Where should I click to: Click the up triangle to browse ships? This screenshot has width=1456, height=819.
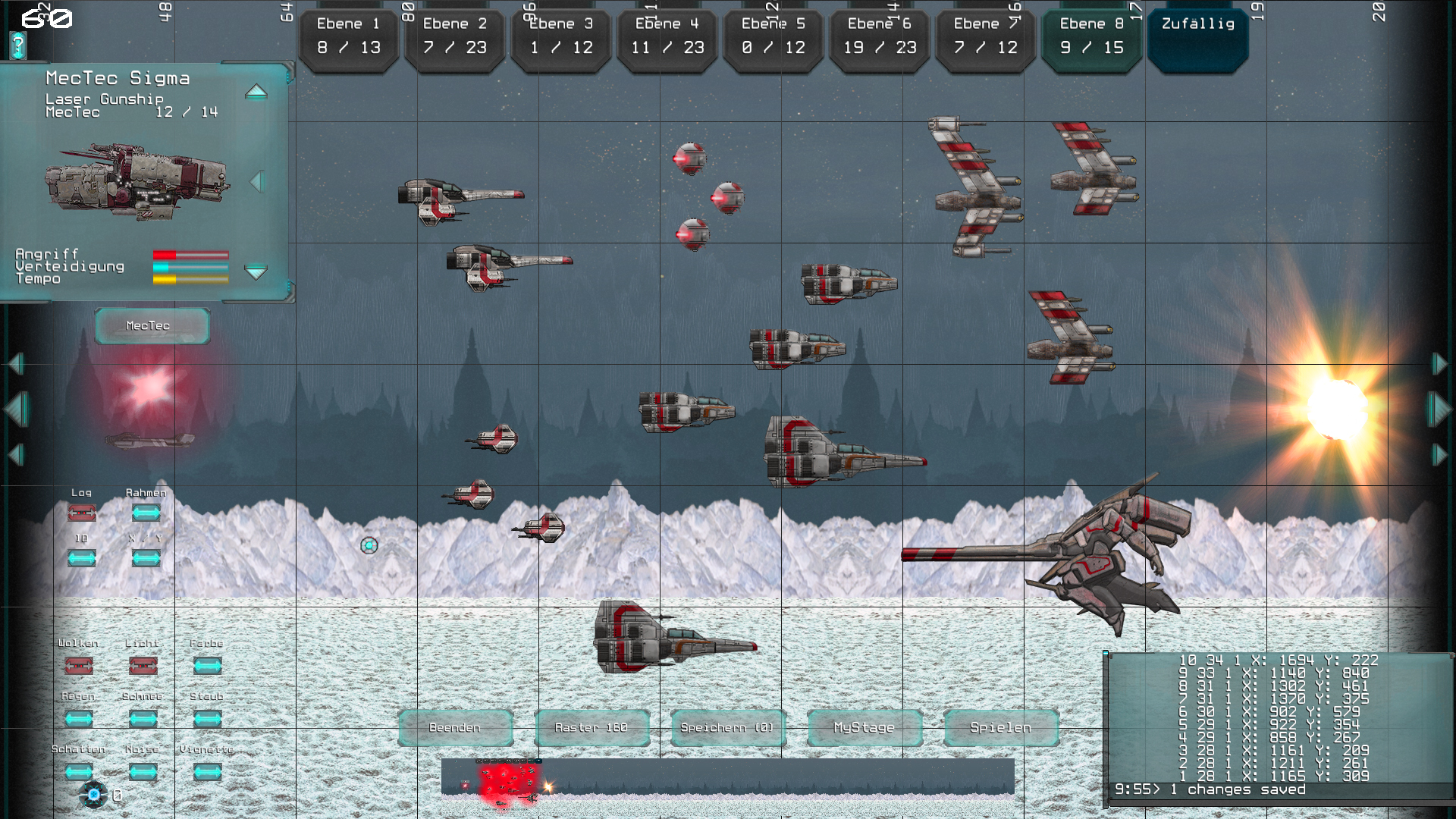click(x=258, y=92)
